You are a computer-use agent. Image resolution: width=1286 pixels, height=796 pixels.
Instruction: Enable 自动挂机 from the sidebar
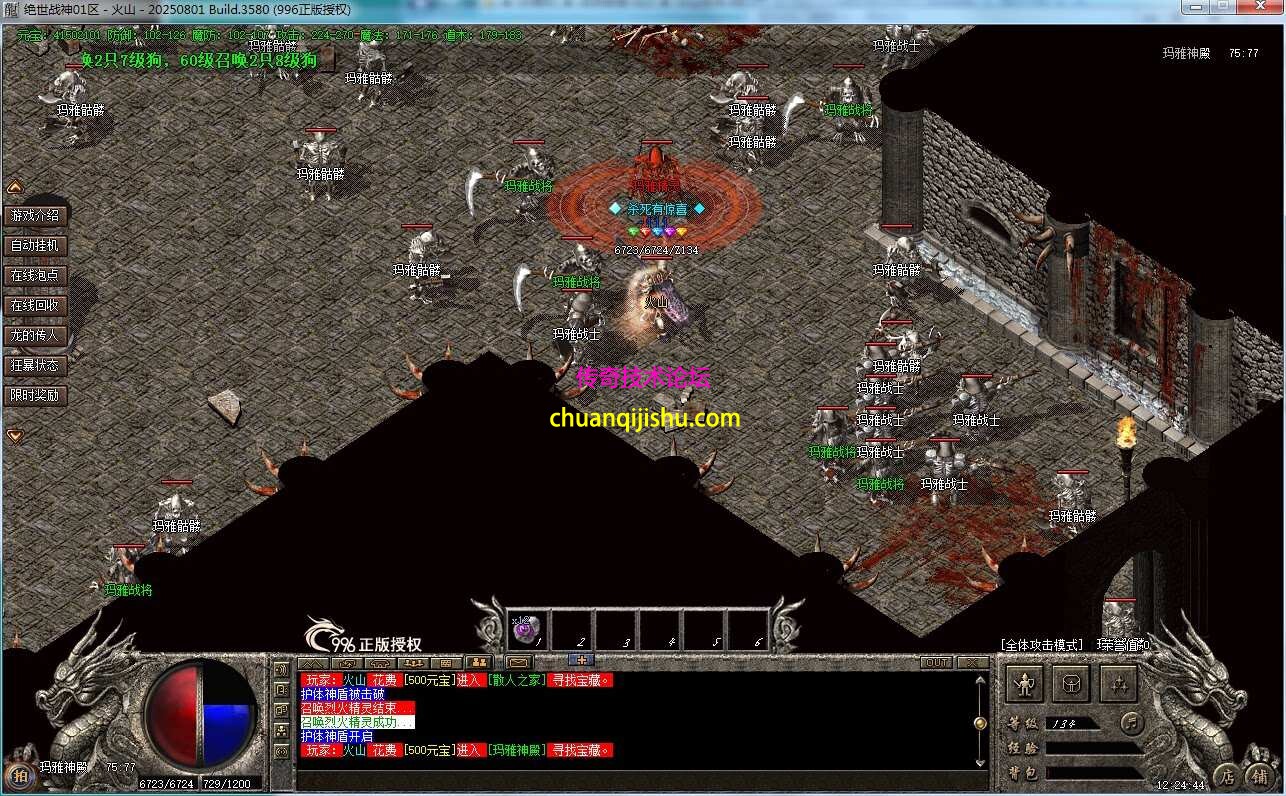36,244
